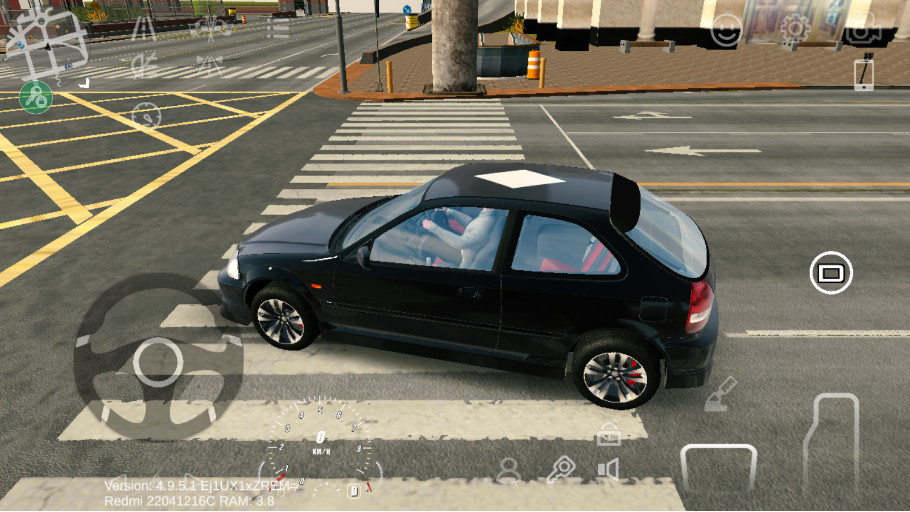The image size is (910, 512).
Task: Sound the horn icon
Action: (x=608, y=469)
